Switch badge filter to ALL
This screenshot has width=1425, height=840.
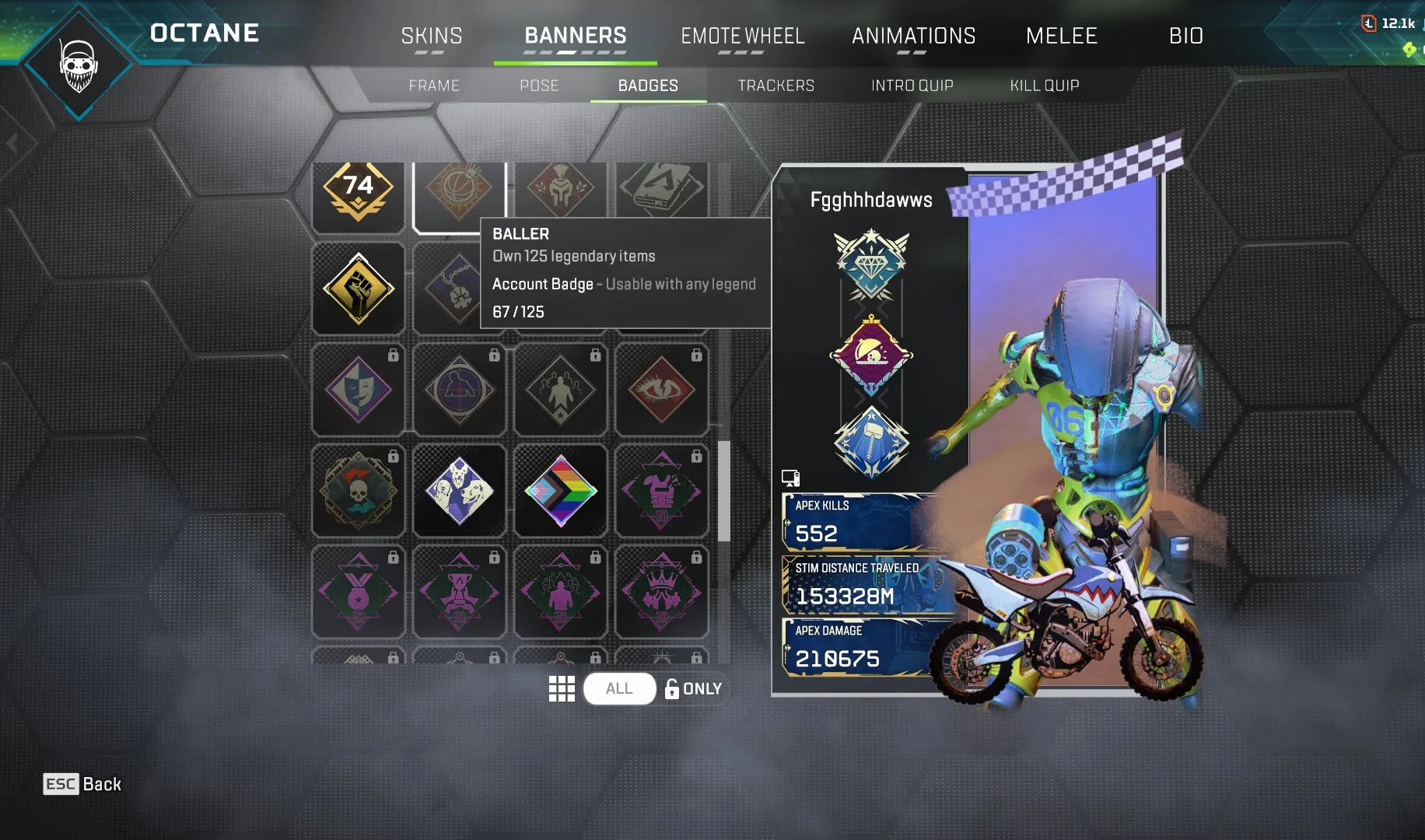point(618,688)
